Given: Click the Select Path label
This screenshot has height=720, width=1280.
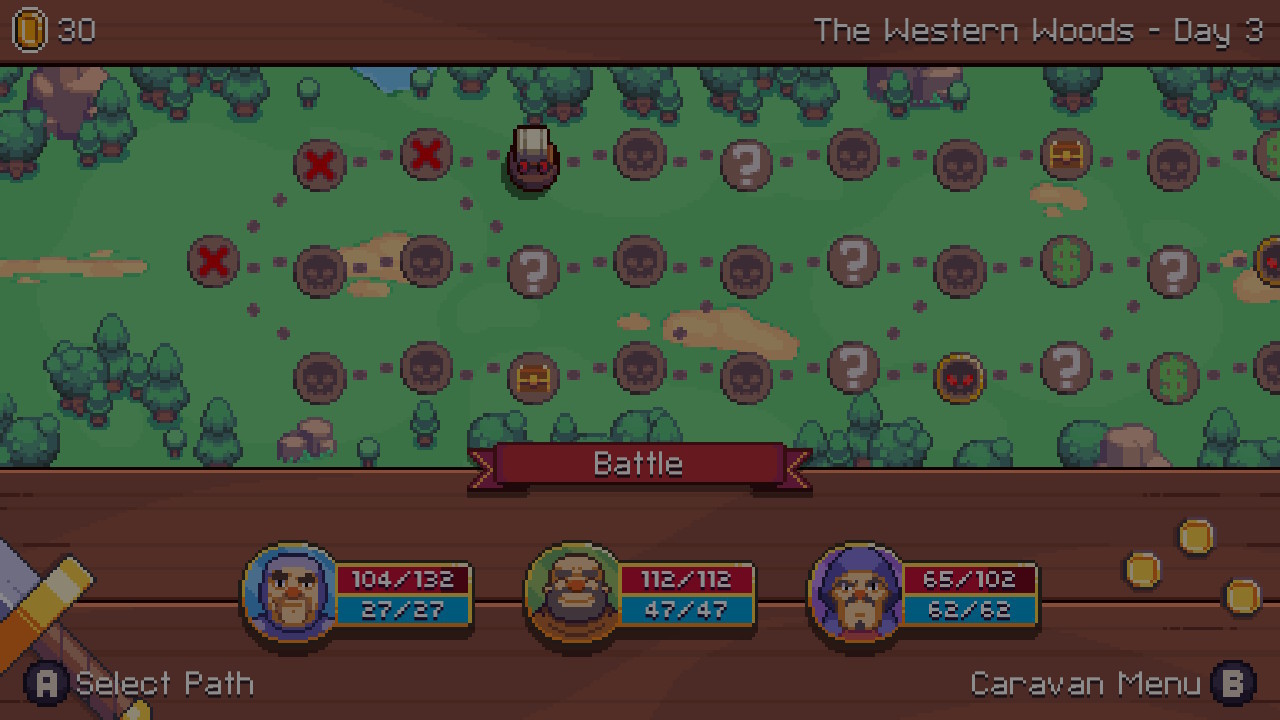Looking at the screenshot, I should [x=164, y=684].
